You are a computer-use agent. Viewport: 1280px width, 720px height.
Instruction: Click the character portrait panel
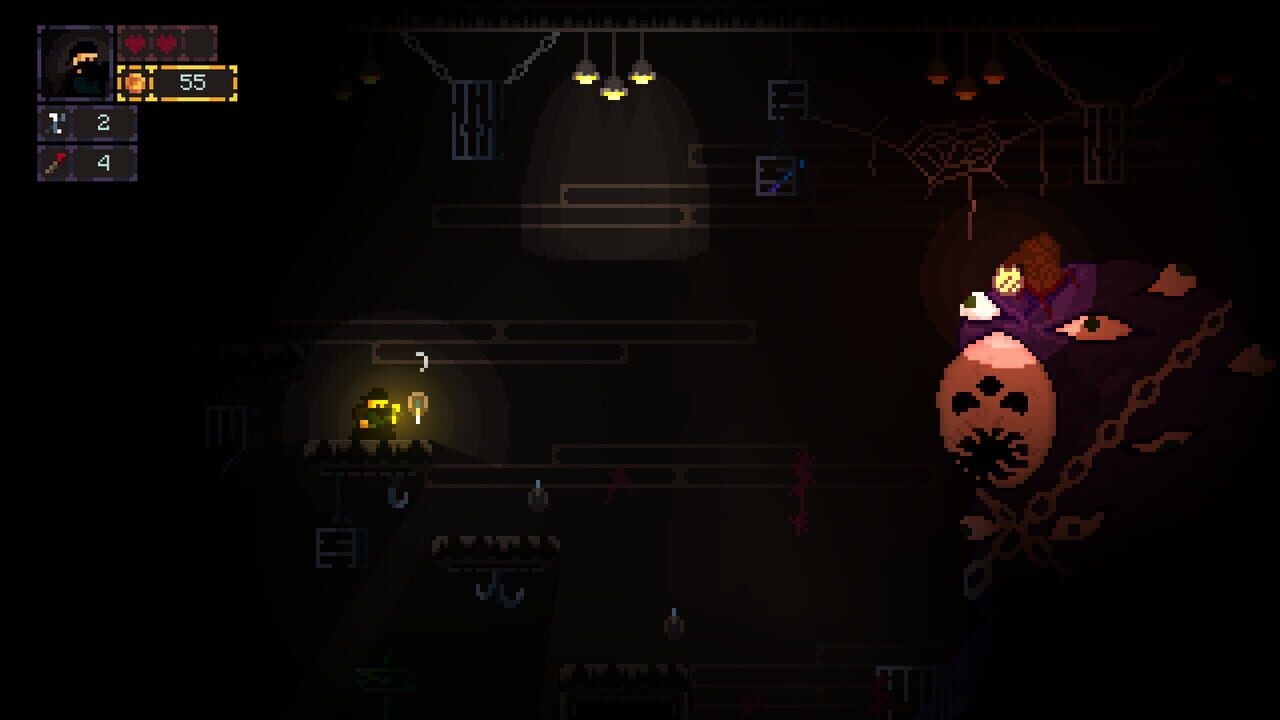(74, 62)
